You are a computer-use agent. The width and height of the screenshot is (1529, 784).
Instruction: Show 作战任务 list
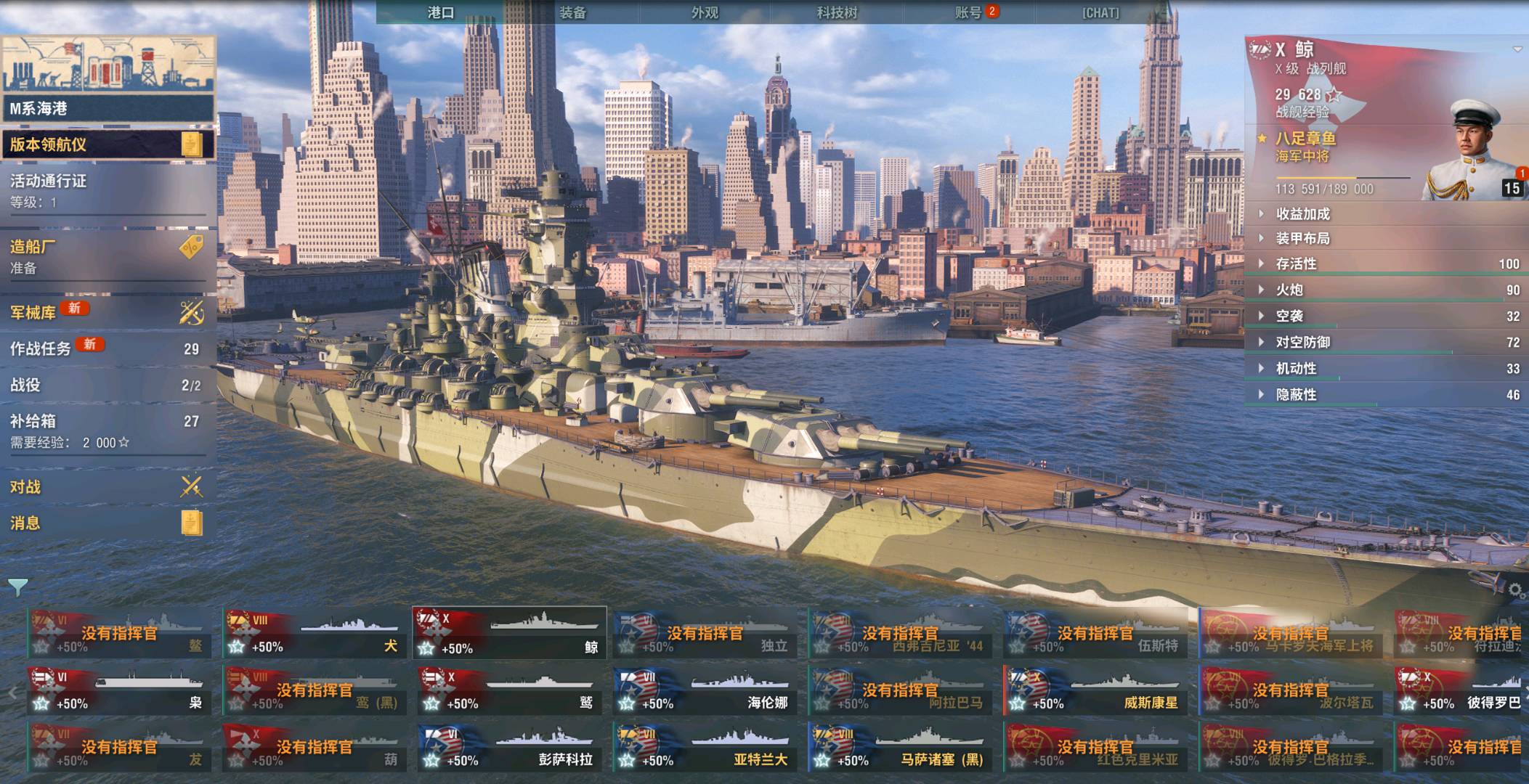click(x=108, y=348)
